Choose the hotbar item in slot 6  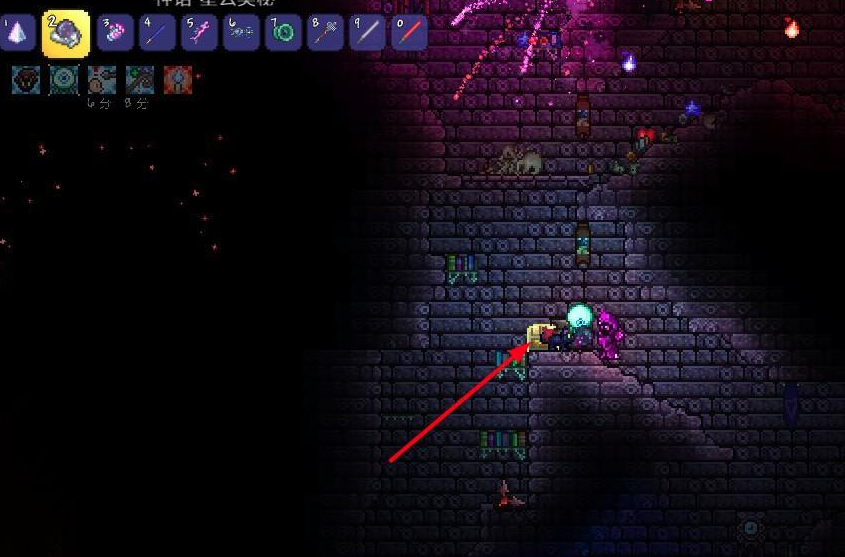pos(241,33)
